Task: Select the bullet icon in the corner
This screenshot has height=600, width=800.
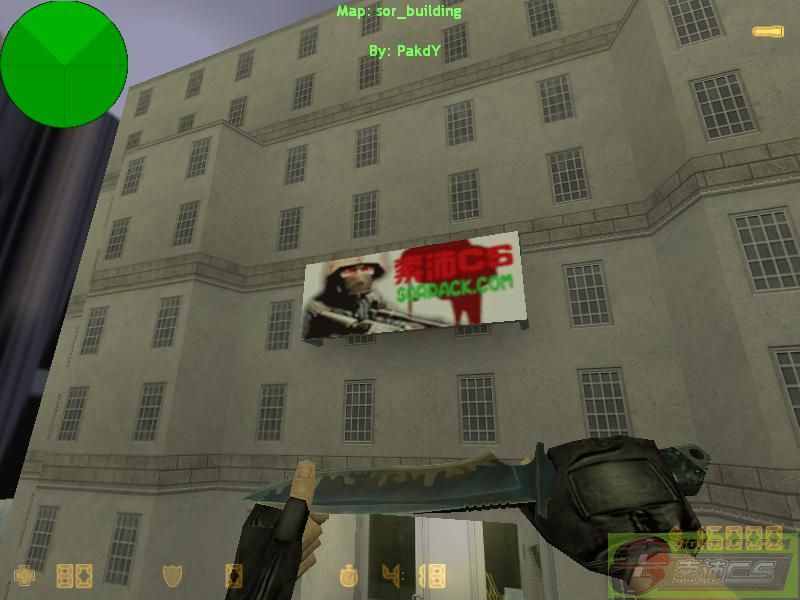Action: (768, 32)
